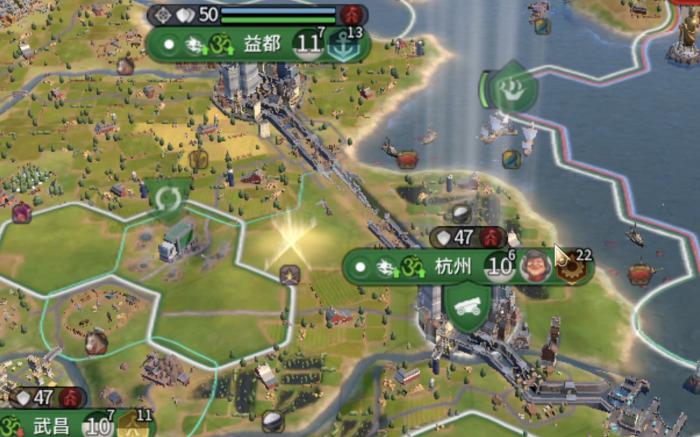Open the 杭州 city banner
Screen dimensions: 700x437
(x=452, y=267)
